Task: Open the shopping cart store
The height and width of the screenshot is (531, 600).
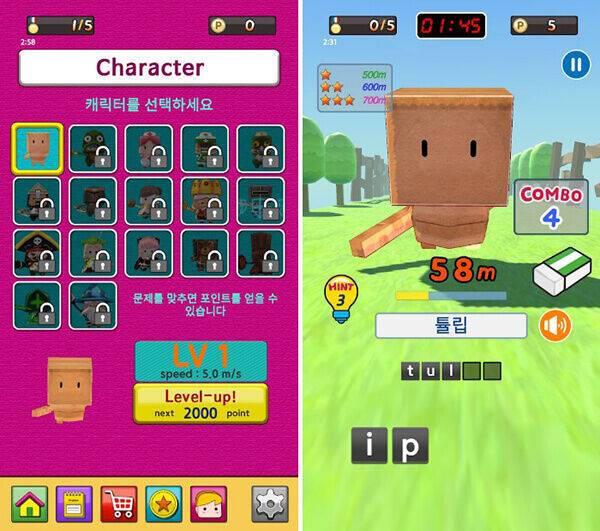Action: click(119, 503)
